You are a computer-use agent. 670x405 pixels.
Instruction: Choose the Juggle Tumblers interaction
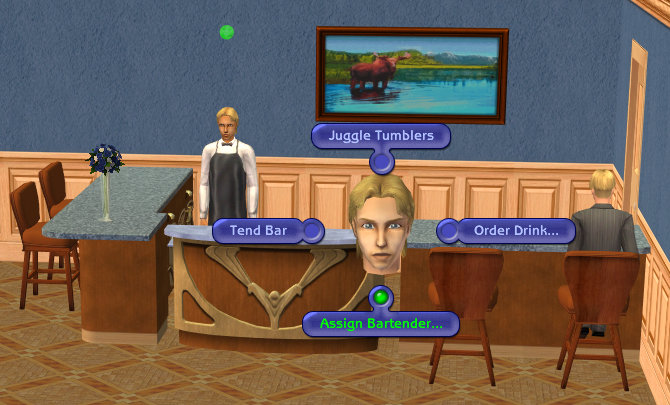(x=380, y=136)
